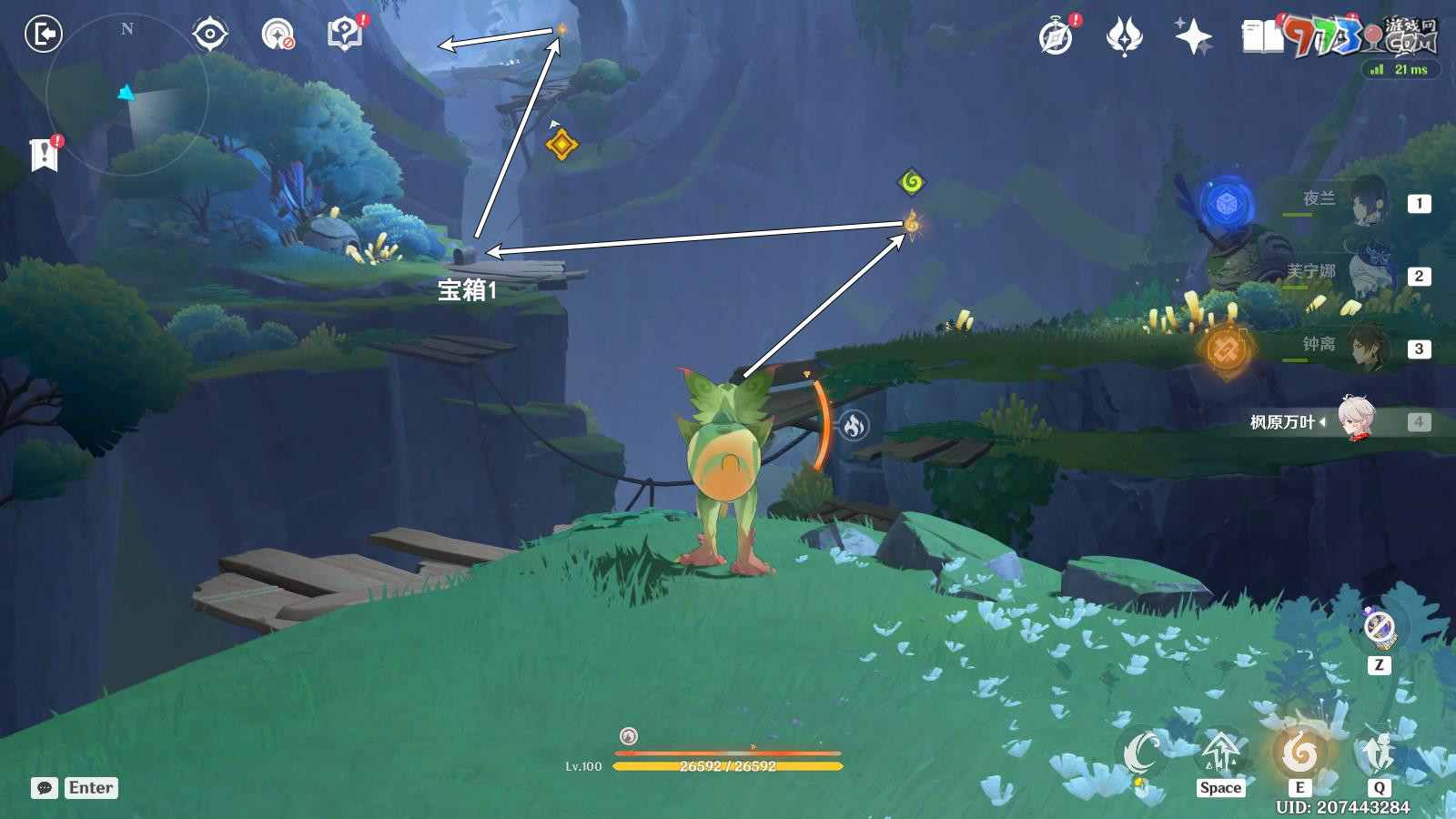Open the adventurer handbook book icon
Screen dimensions: 1456x819
pyautogui.click(x=1262, y=37)
